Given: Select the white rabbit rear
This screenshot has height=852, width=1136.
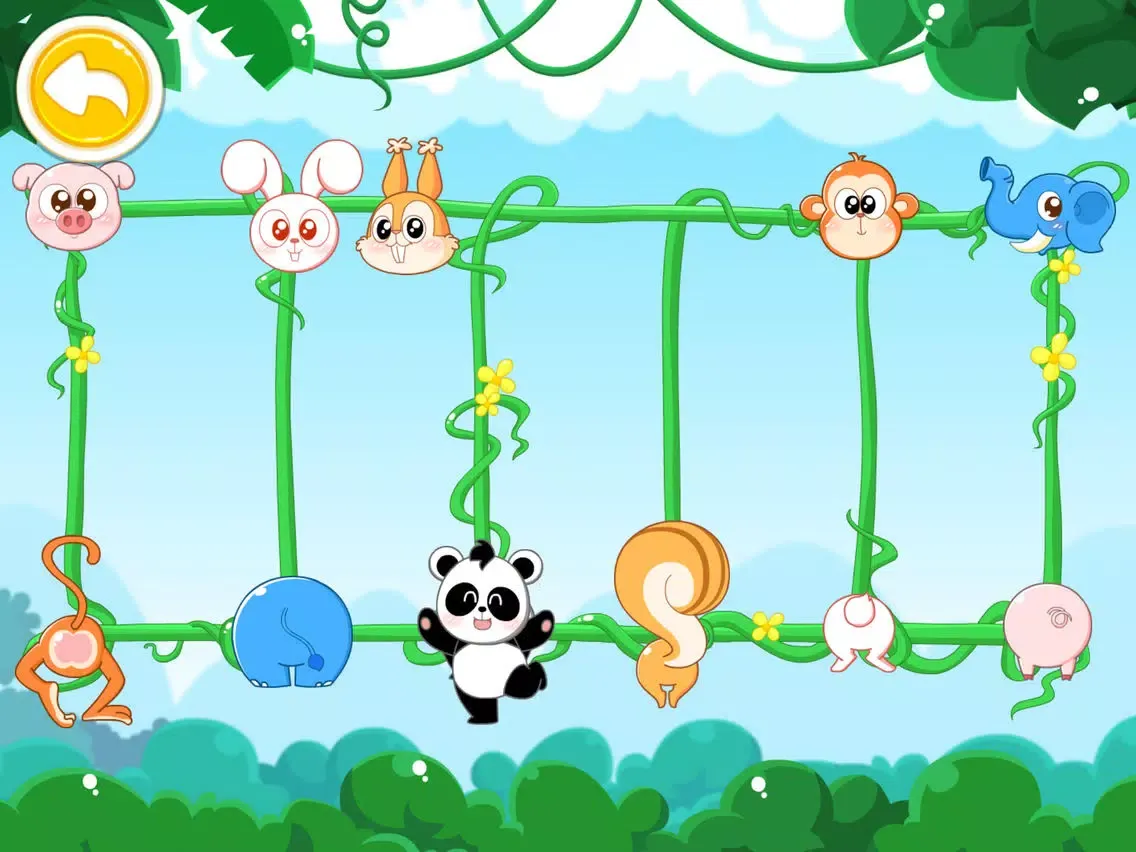Looking at the screenshot, I should coord(859,630).
